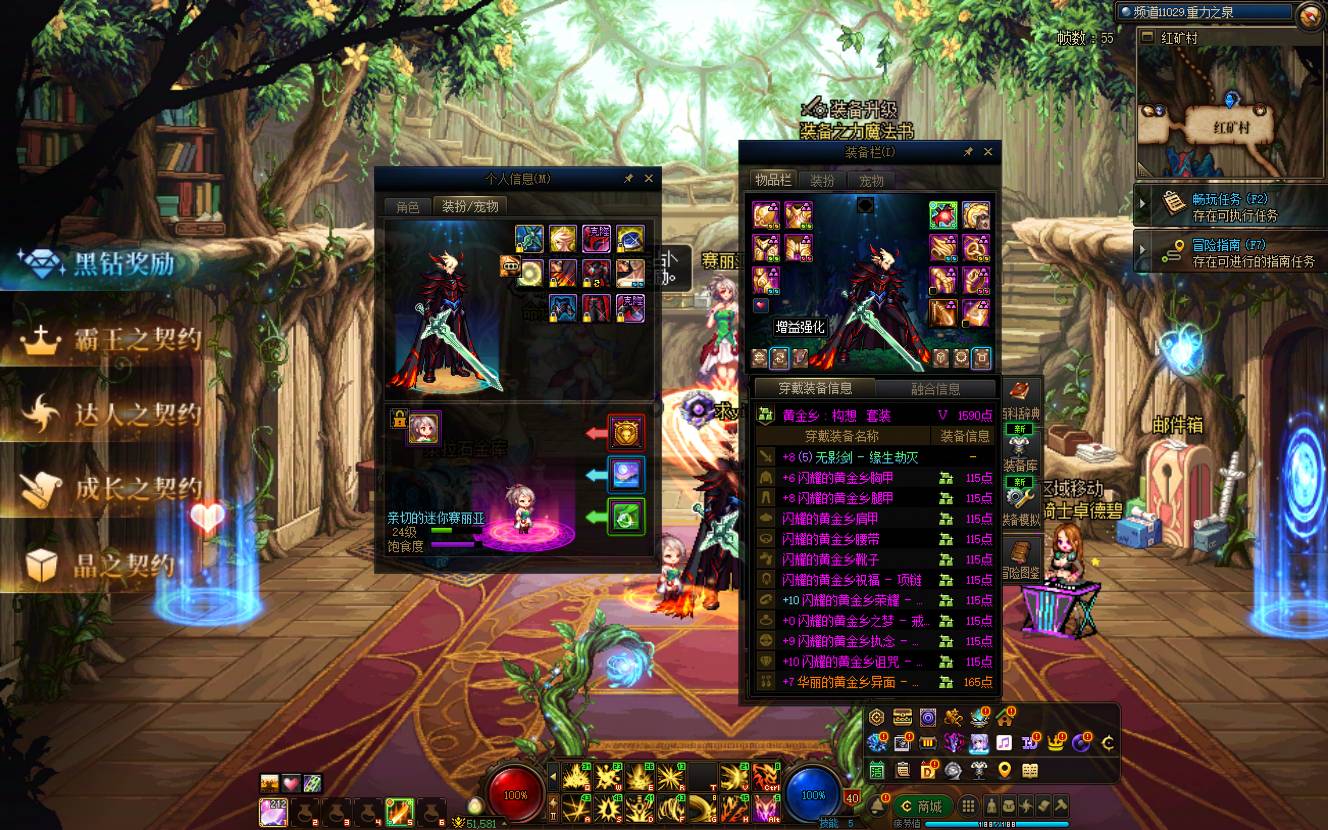Close the 个人信息 character info window
1328x830 pixels.
pos(648,179)
